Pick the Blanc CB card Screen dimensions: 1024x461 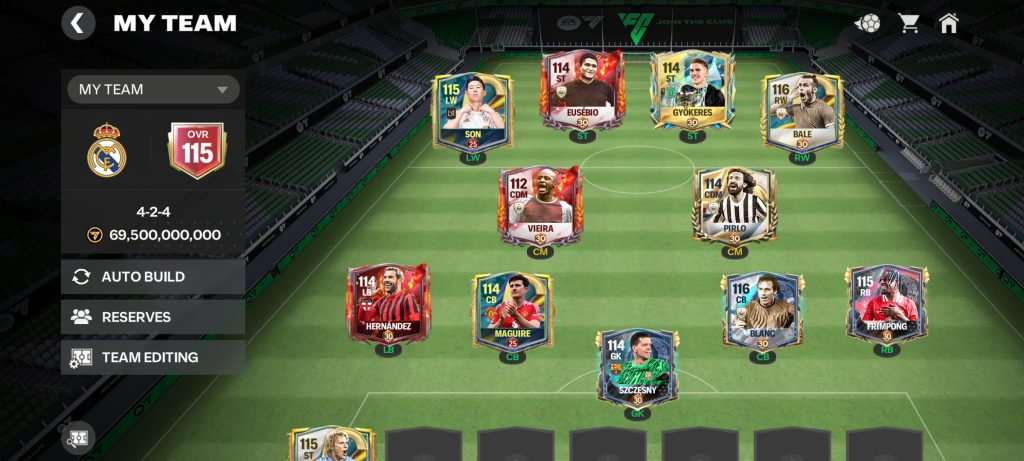point(763,310)
